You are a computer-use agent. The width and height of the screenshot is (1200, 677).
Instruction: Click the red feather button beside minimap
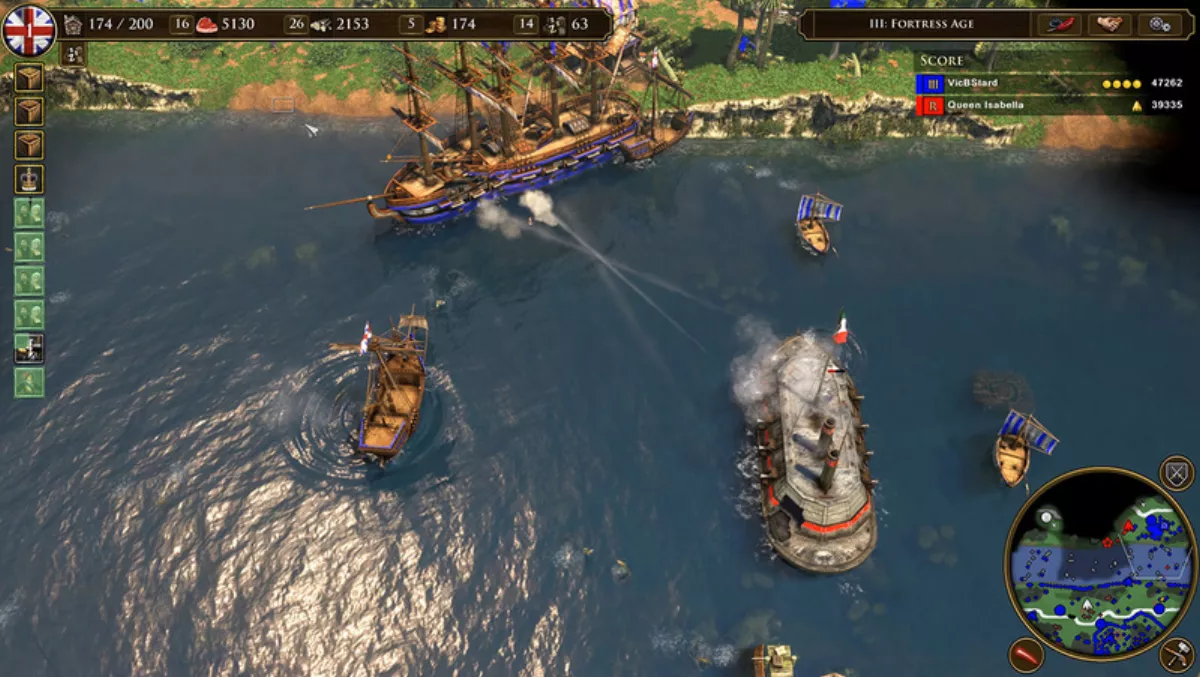click(x=1026, y=655)
